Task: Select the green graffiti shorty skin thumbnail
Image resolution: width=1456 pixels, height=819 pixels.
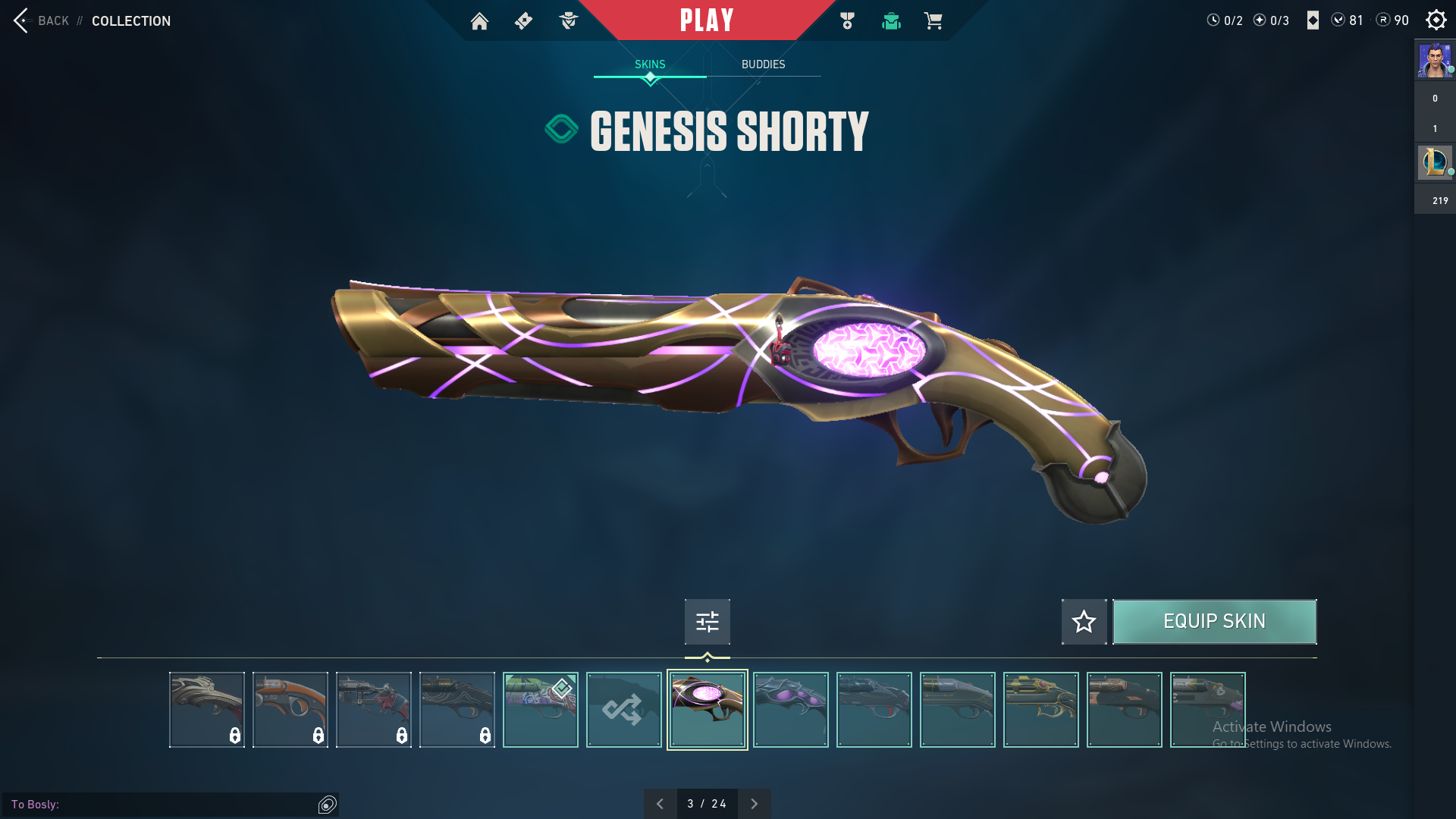Action: click(x=540, y=710)
